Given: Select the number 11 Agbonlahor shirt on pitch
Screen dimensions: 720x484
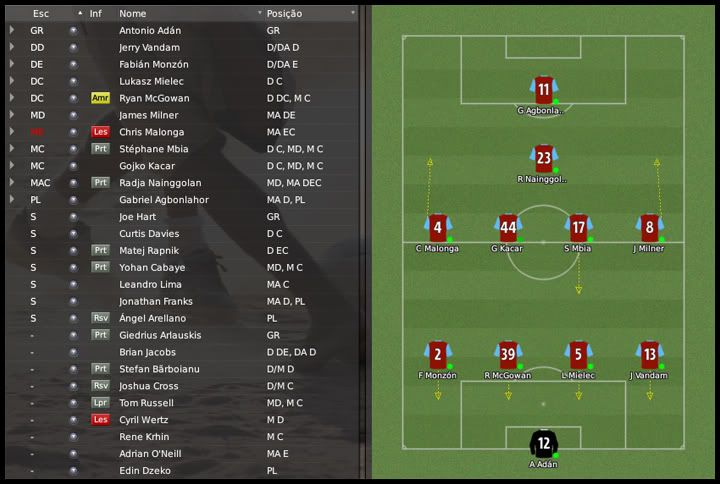Looking at the screenshot, I should tap(543, 89).
